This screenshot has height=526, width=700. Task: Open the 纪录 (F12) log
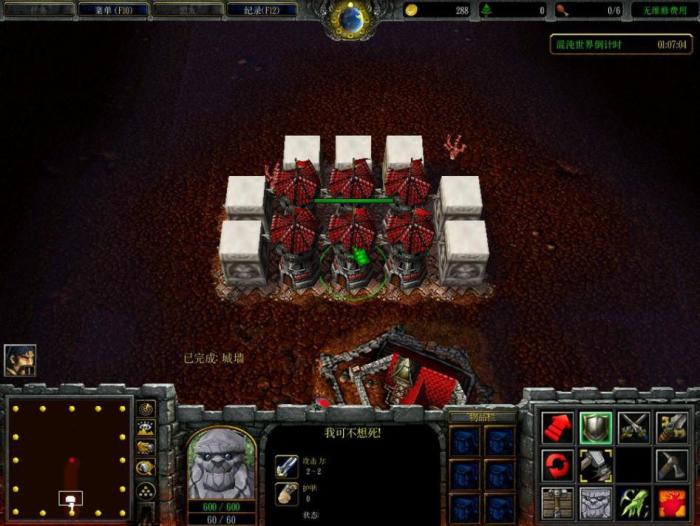pyautogui.click(x=261, y=10)
